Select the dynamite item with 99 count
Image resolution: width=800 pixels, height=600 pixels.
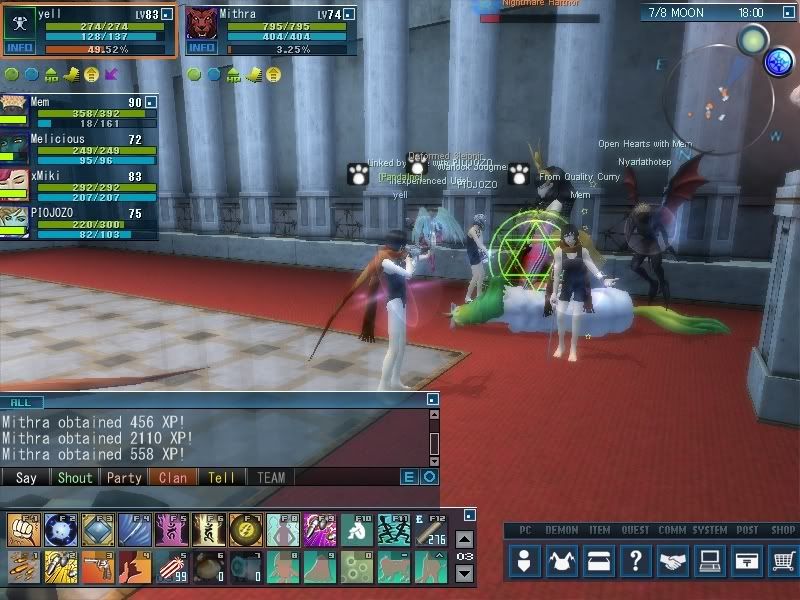pyautogui.click(x=170, y=566)
